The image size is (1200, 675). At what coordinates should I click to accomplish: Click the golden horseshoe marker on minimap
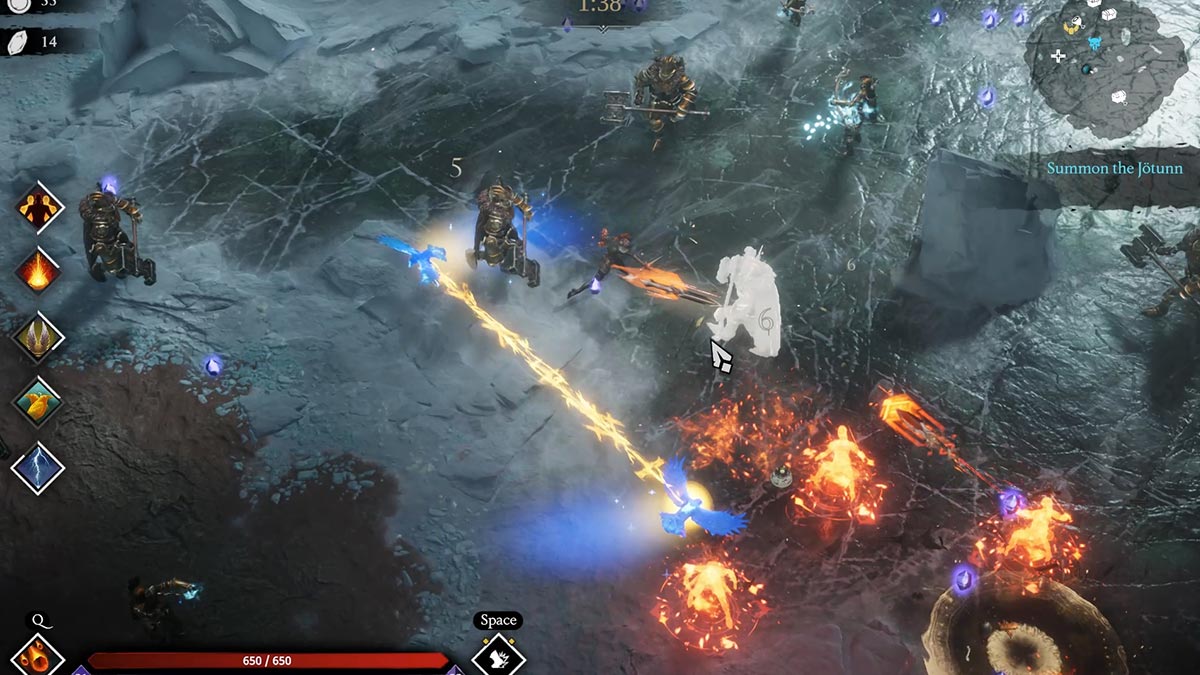pyautogui.click(x=1072, y=26)
